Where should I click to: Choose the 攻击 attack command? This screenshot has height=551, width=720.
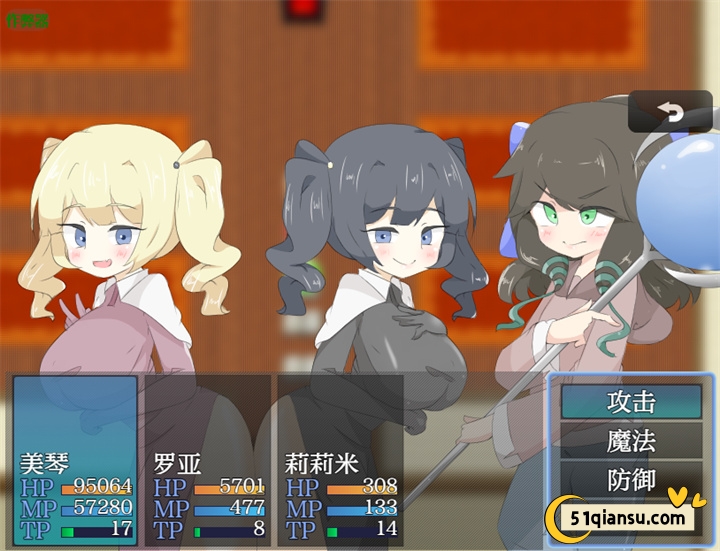pyautogui.click(x=631, y=402)
